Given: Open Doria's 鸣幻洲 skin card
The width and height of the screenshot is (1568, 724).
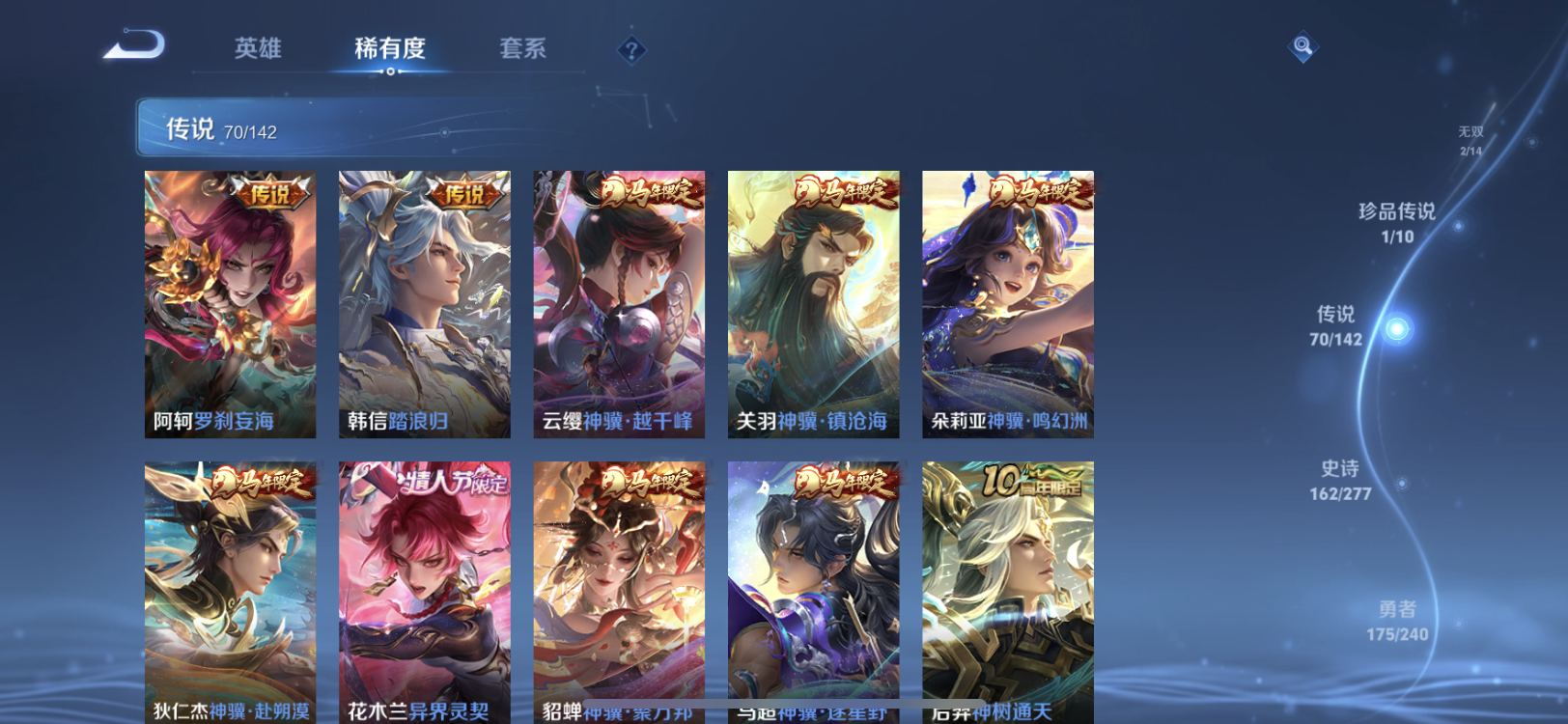Looking at the screenshot, I should [x=1006, y=304].
